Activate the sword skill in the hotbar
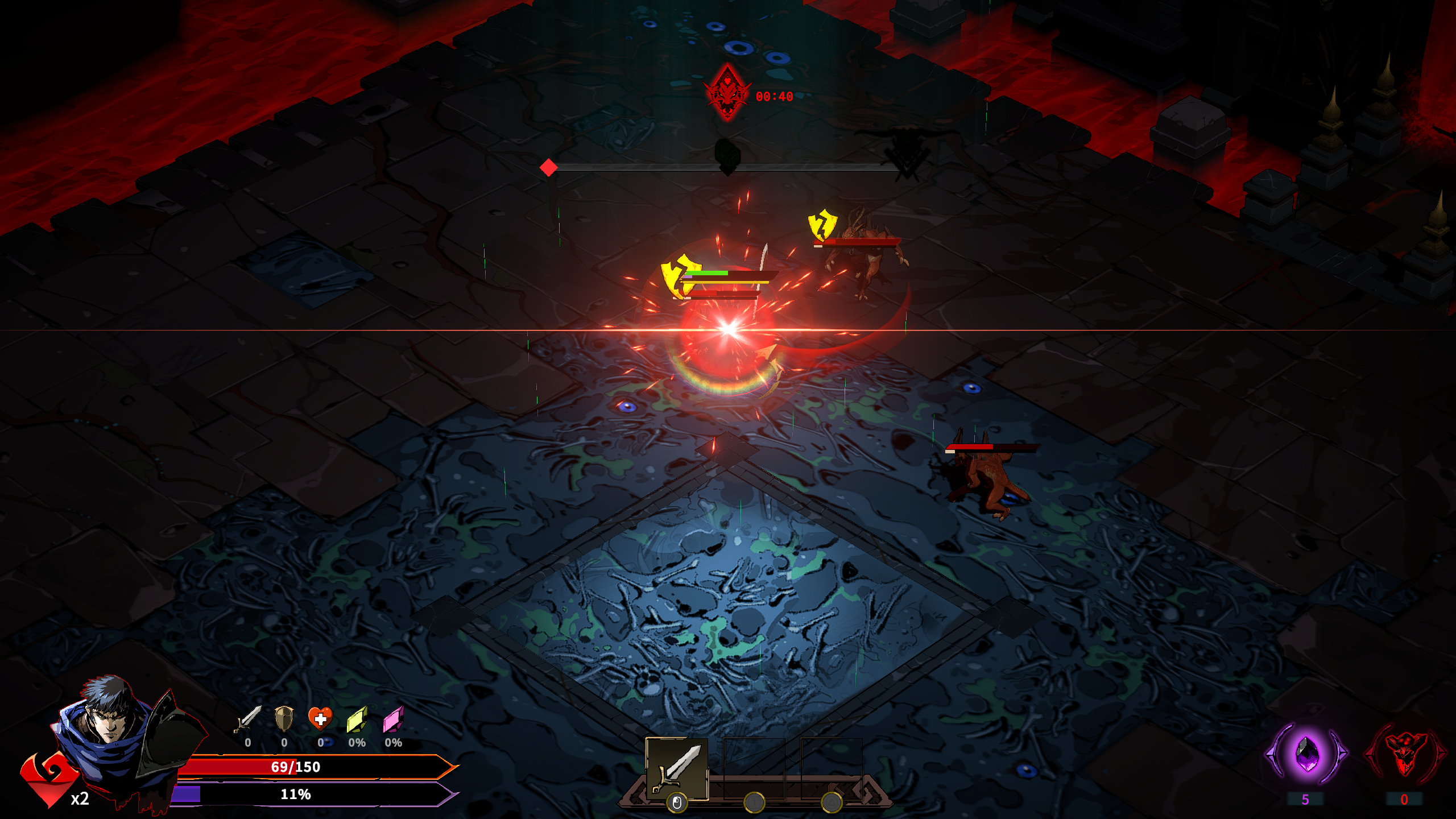Image resolution: width=1456 pixels, height=819 pixels. (x=677, y=768)
